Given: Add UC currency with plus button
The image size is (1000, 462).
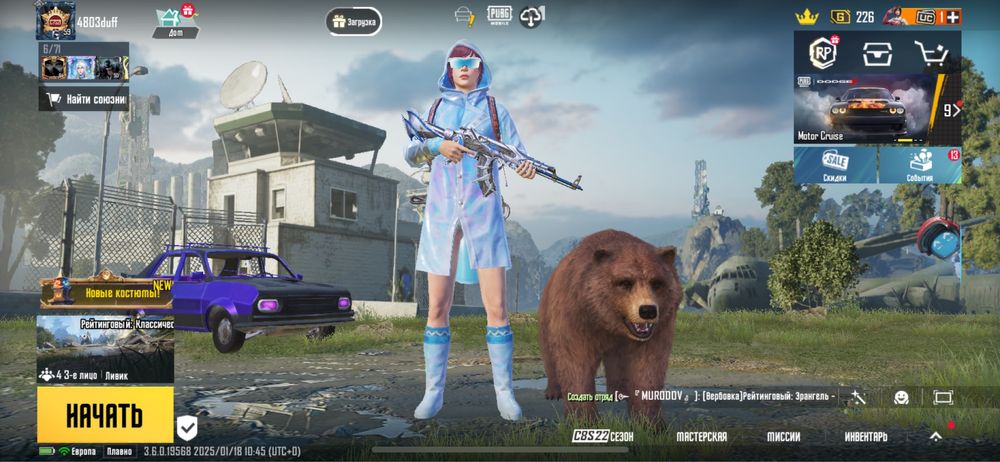Looking at the screenshot, I should [952, 17].
